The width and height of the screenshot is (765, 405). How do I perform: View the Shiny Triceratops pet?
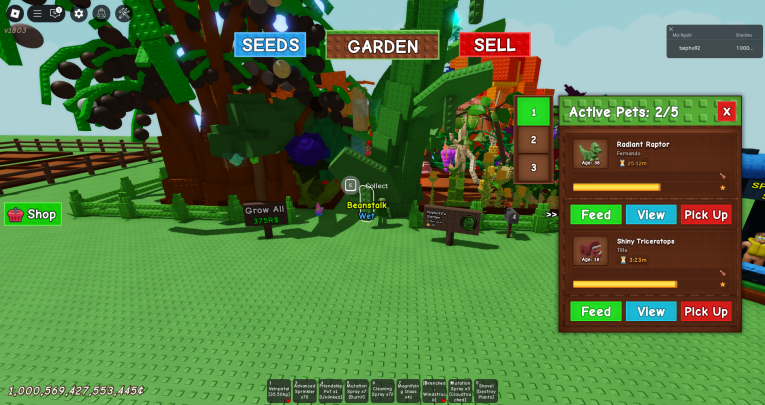pos(651,312)
